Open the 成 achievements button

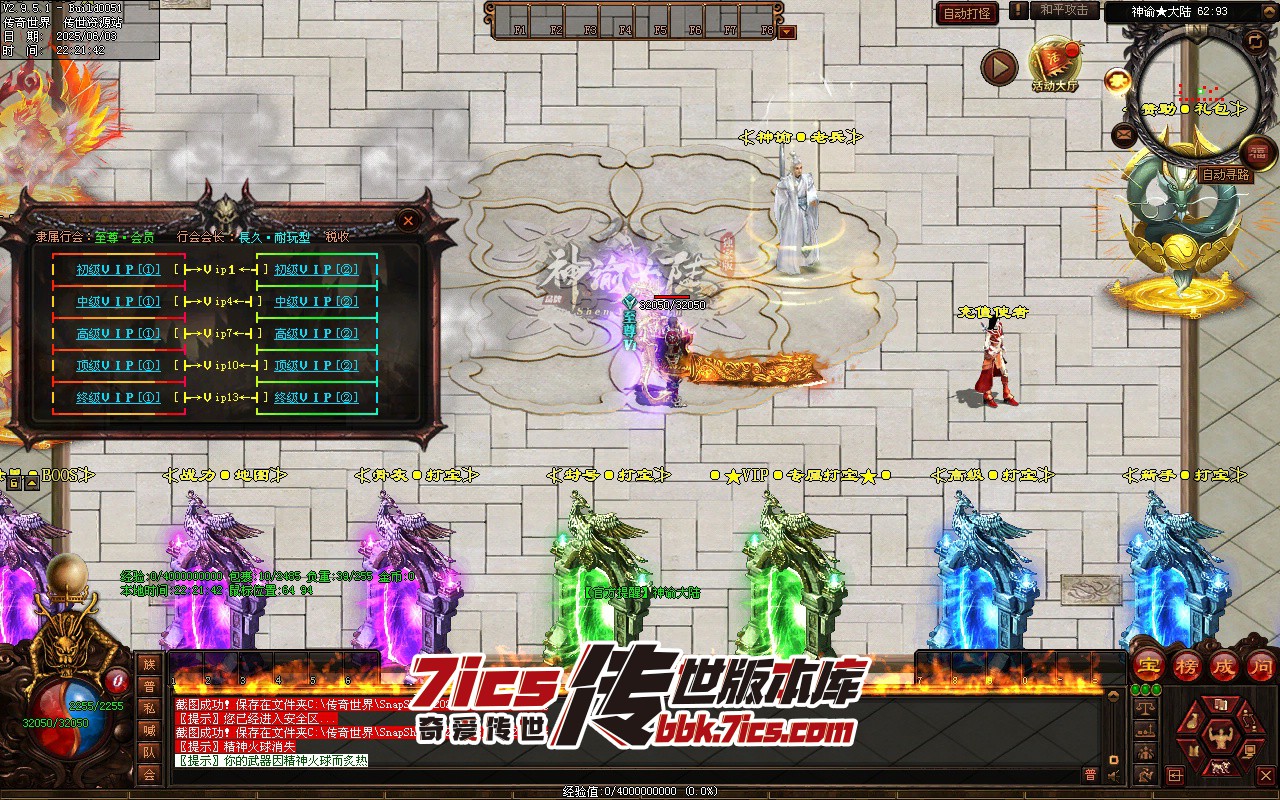[x=1224, y=666]
